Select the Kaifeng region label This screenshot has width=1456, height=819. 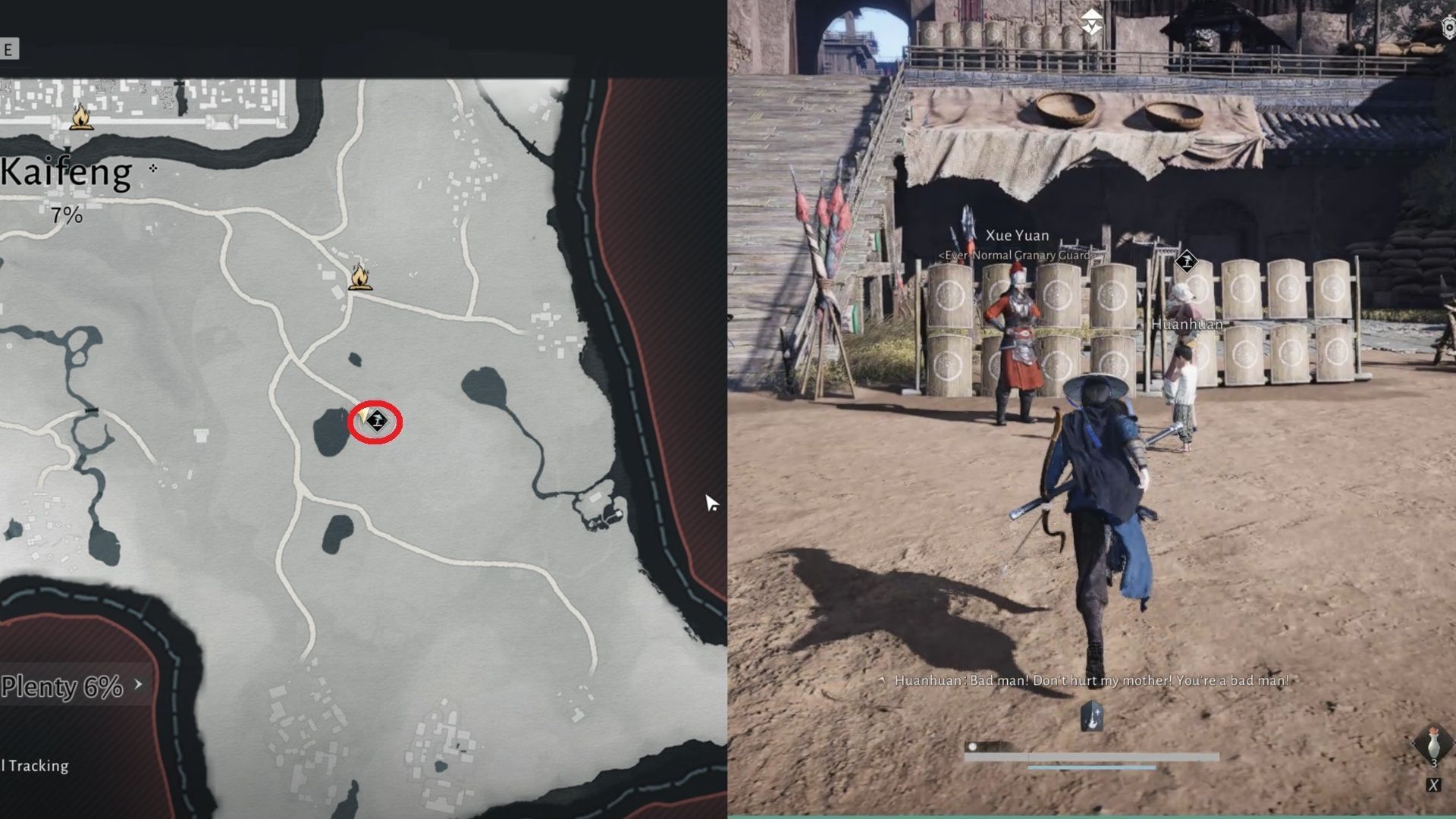click(x=64, y=171)
